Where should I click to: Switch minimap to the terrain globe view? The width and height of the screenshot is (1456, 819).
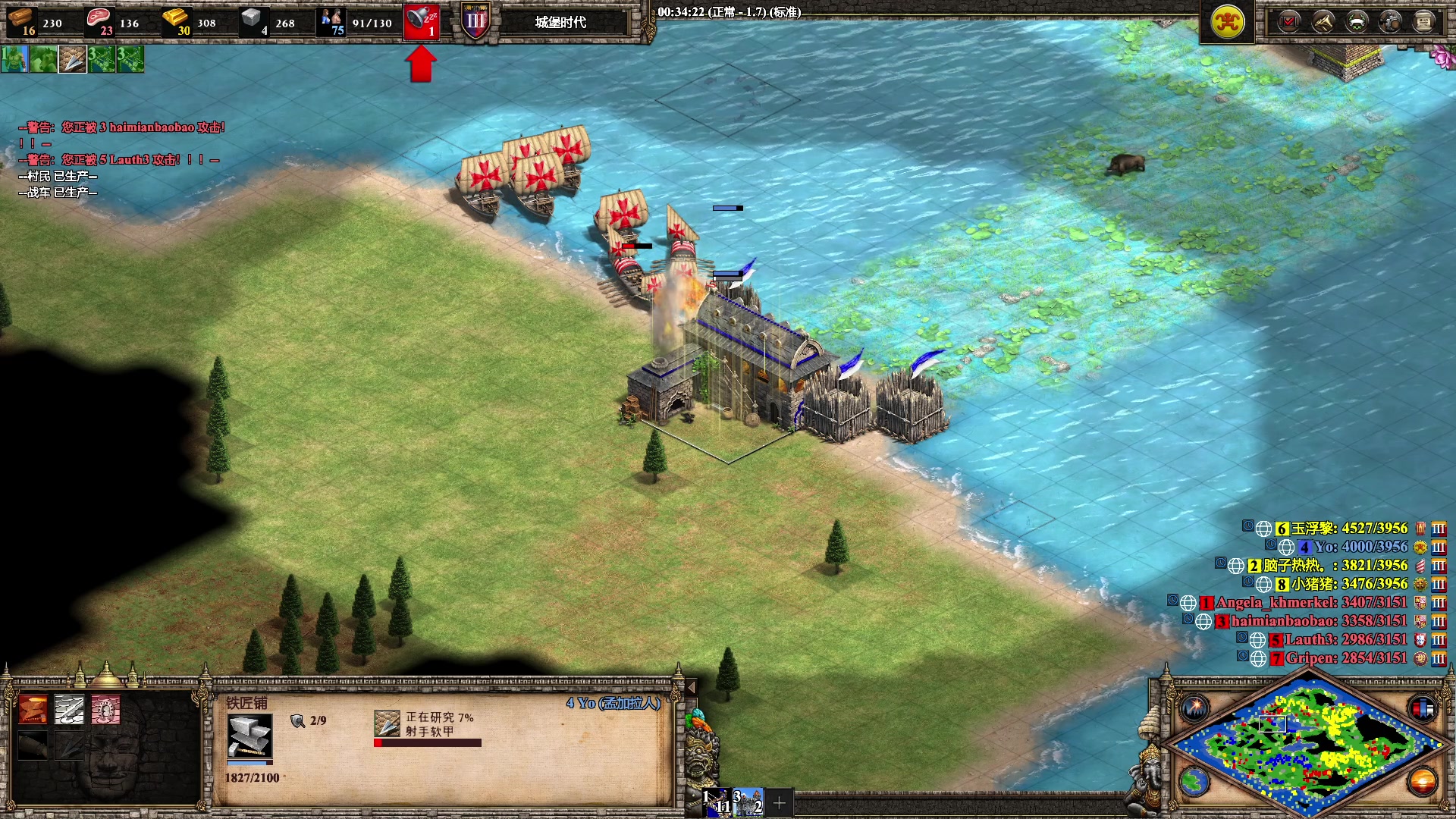pos(1195,781)
